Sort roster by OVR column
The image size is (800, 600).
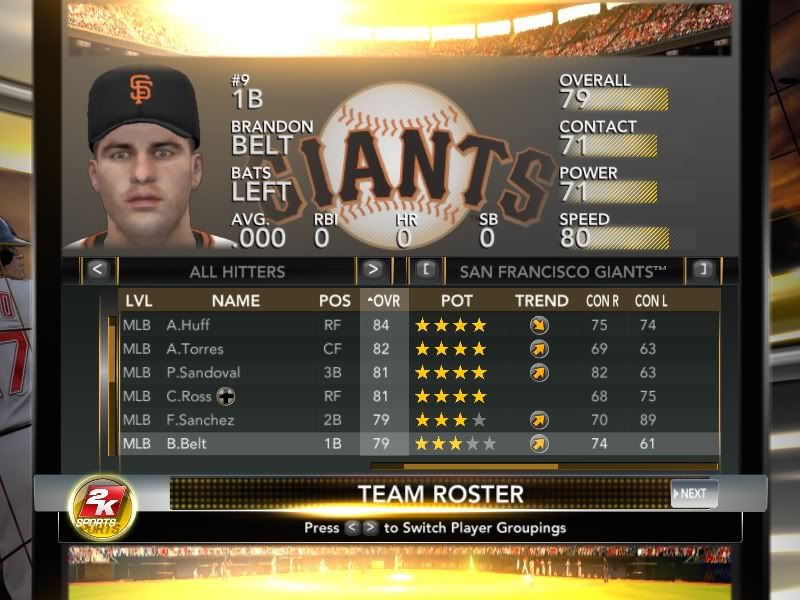(x=384, y=300)
